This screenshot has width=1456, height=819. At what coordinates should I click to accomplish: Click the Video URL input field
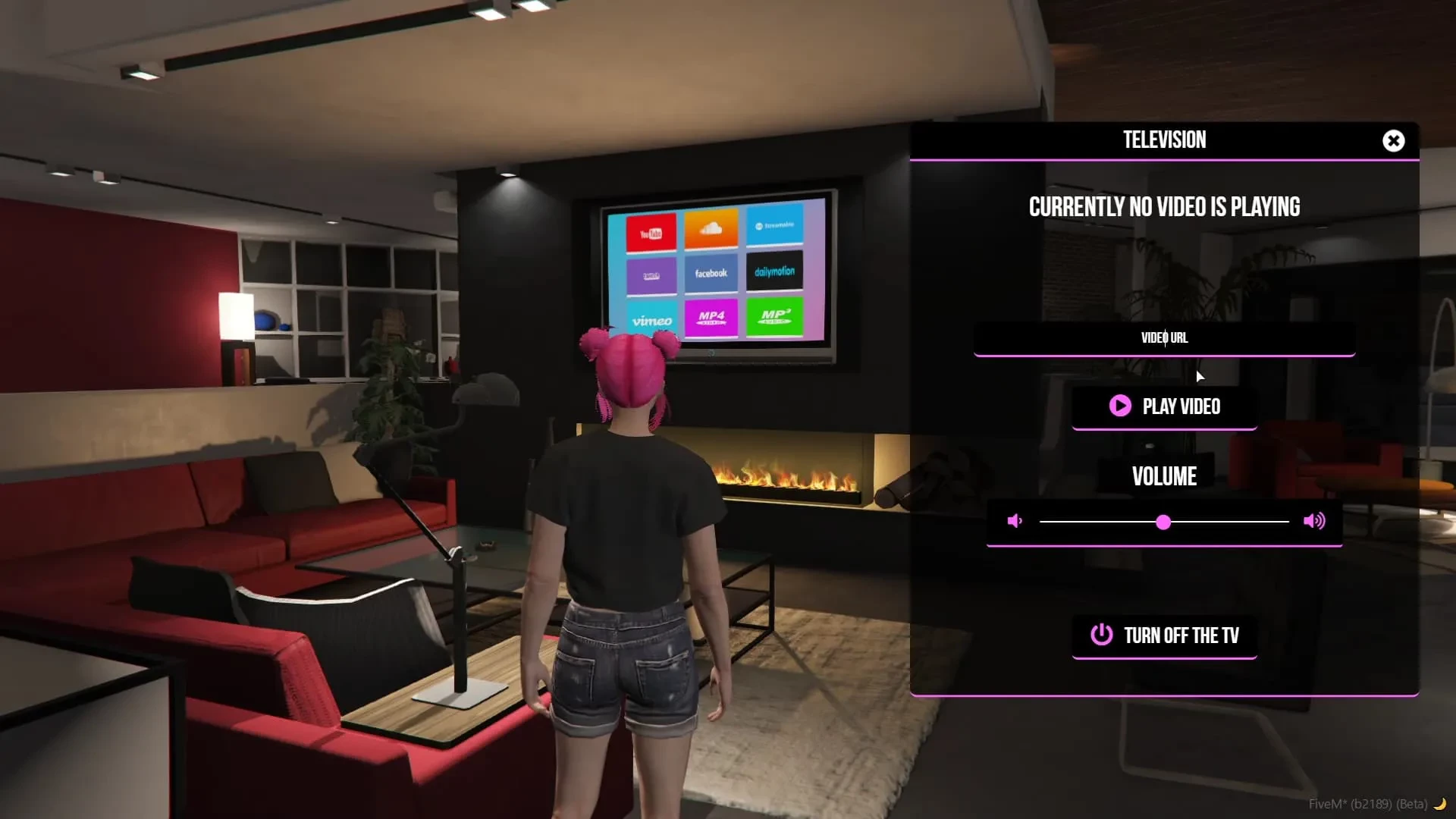(1164, 338)
